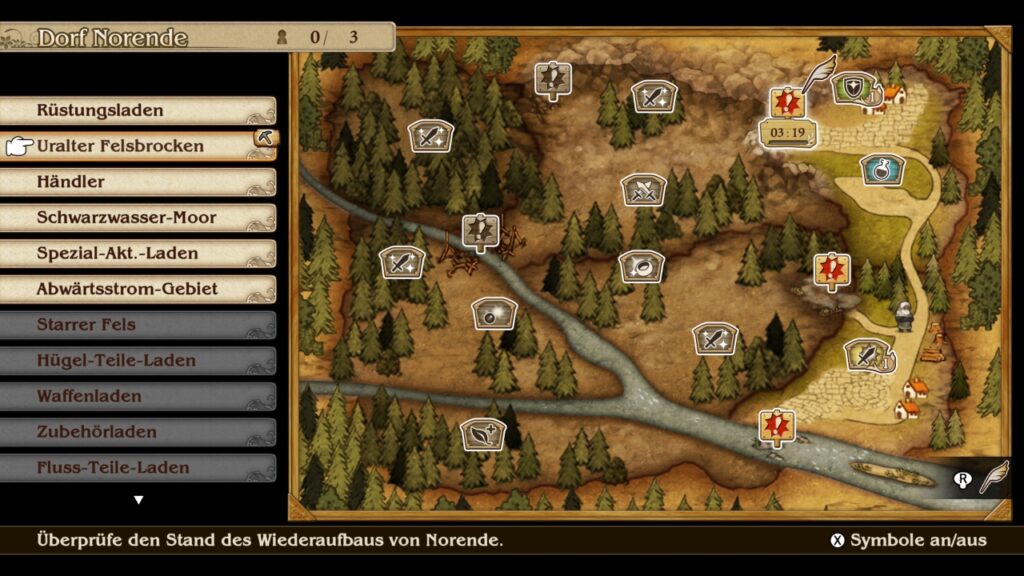Open the Händler entry
This screenshot has height=576, width=1024.
point(140,182)
